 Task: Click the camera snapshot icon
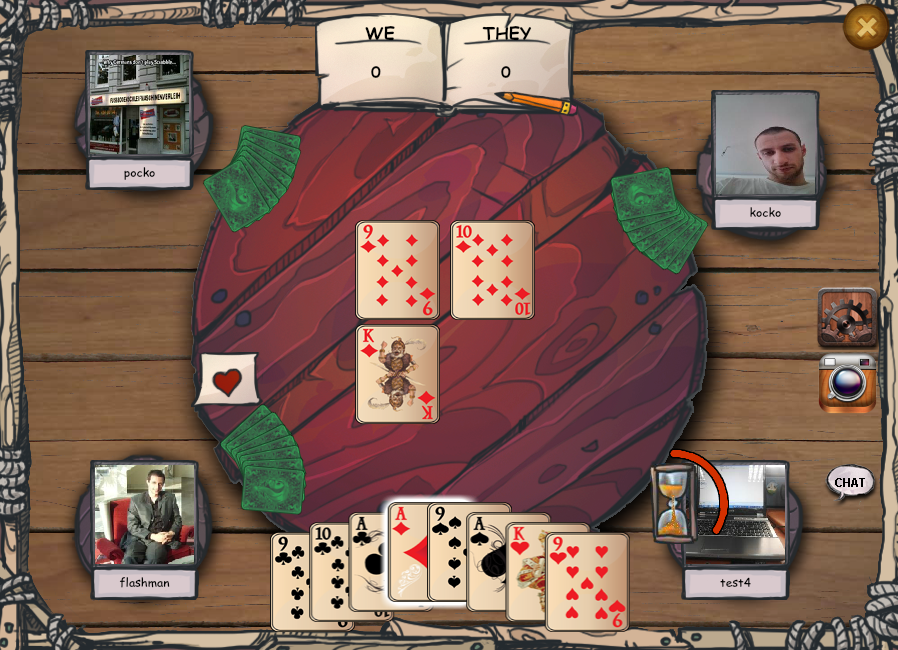point(847,383)
